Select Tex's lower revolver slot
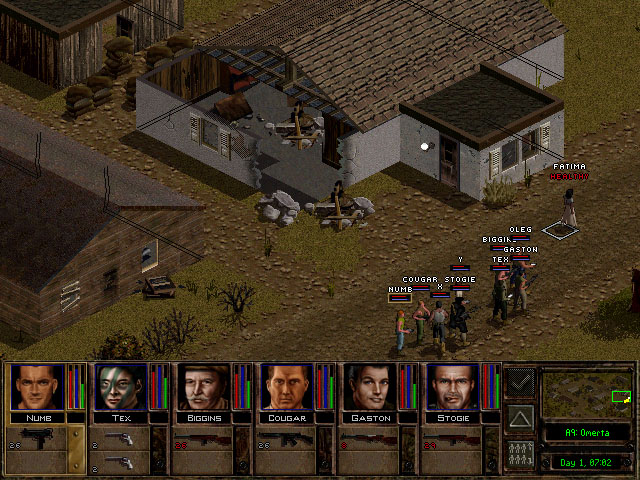 [x=120, y=461]
